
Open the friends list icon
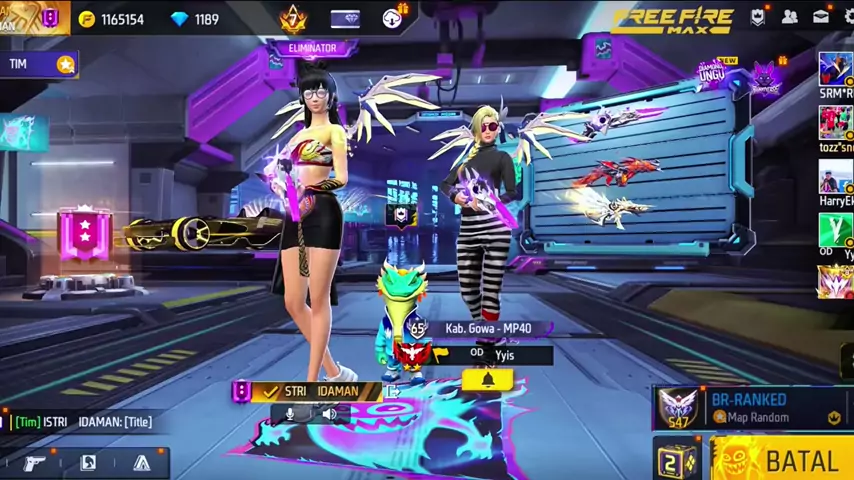789,17
